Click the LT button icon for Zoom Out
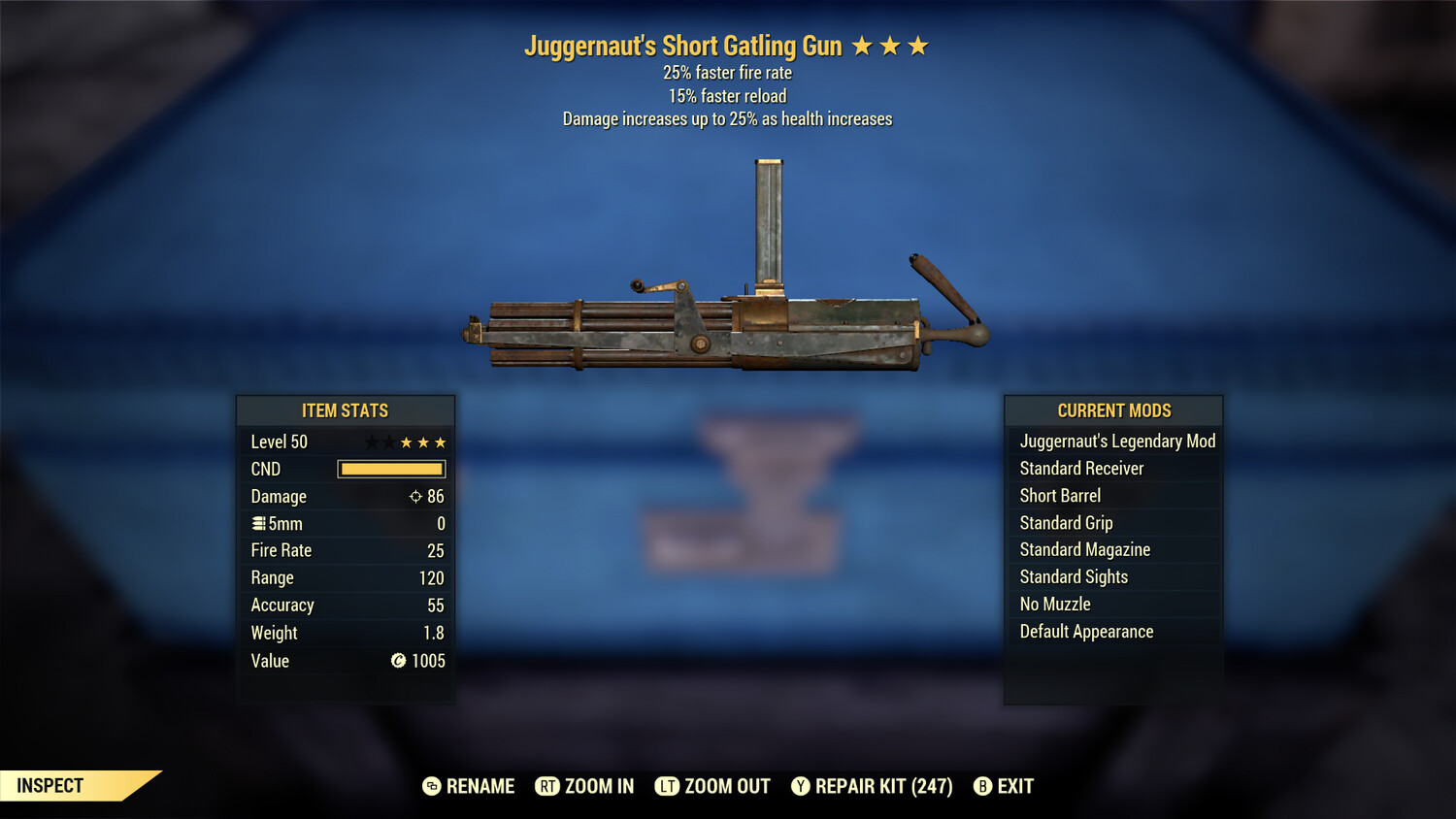Screen dimensions: 1456x819 coord(668,786)
